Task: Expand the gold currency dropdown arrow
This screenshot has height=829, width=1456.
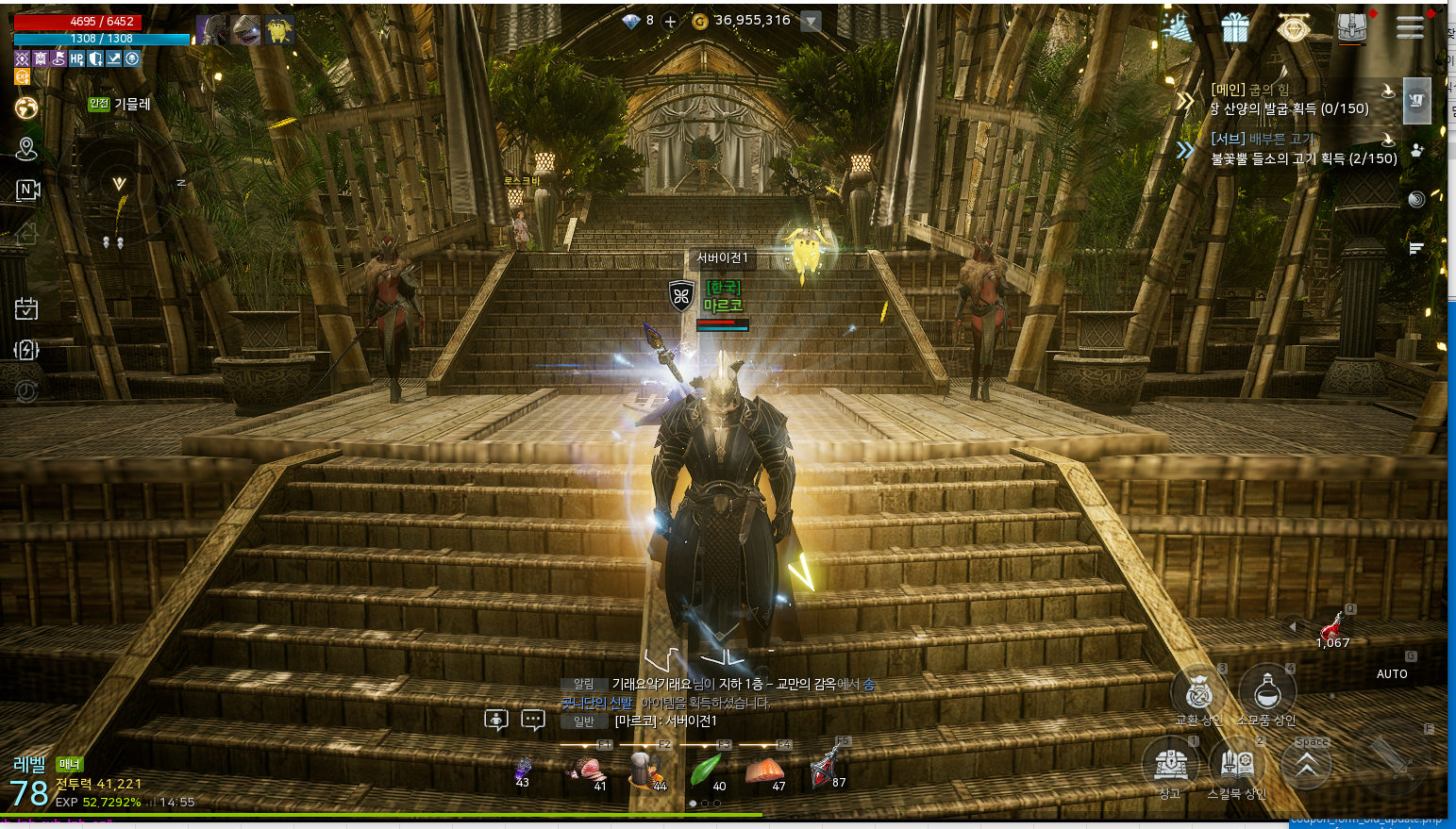Action: [x=811, y=21]
